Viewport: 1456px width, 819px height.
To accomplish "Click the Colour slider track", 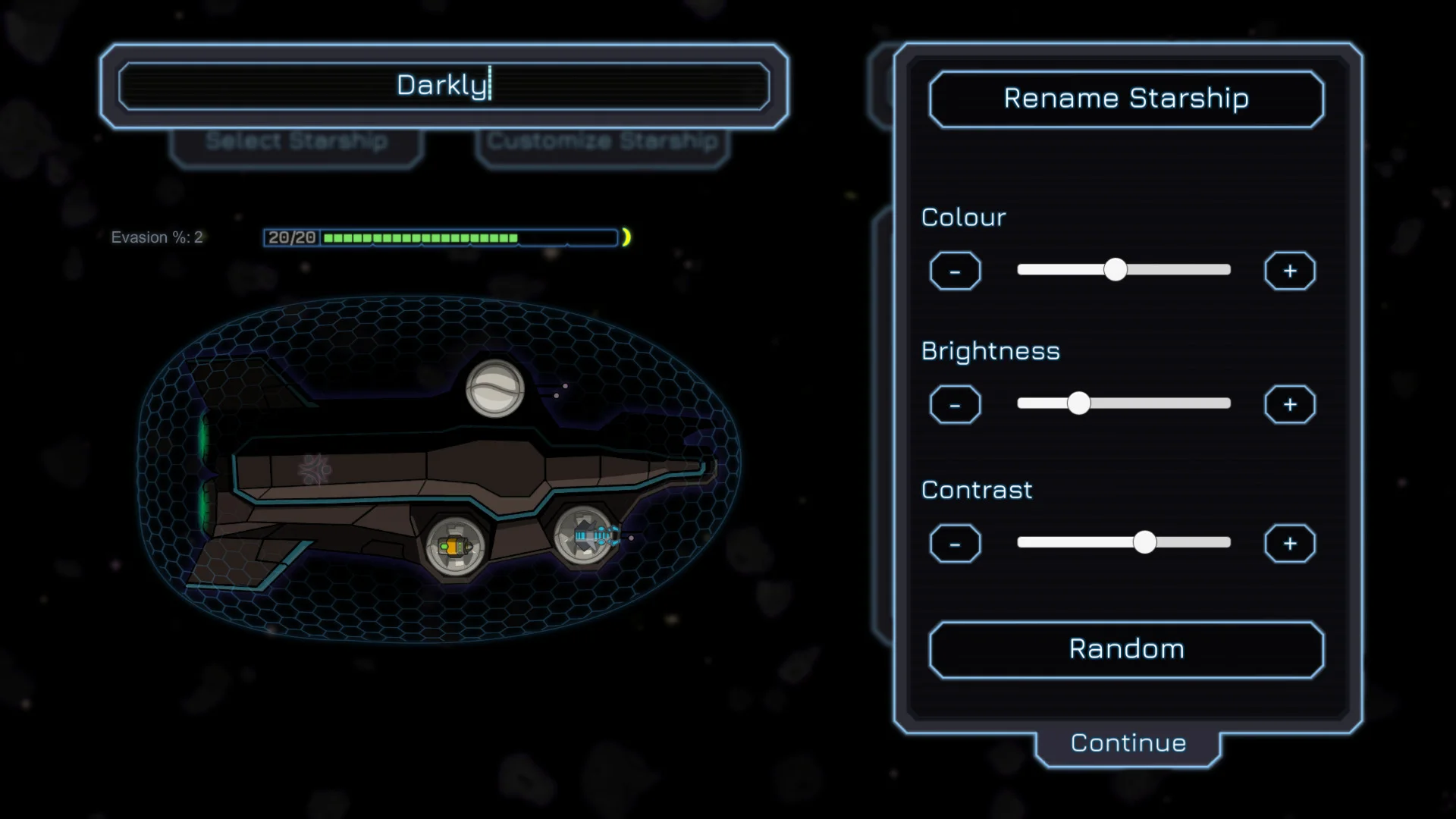I will click(1183, 270).
